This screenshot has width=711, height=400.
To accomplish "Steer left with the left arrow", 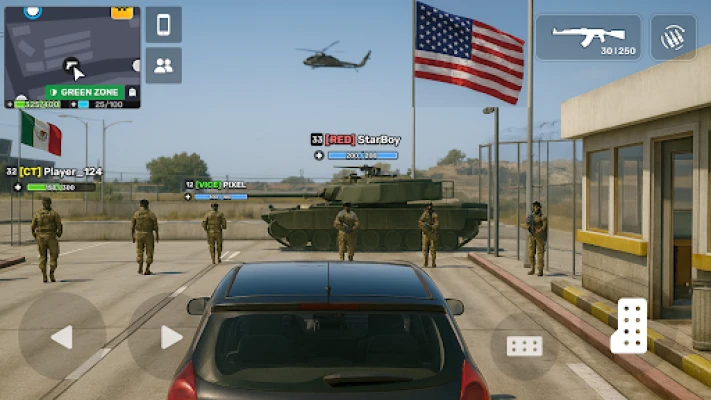I will 62,336.
